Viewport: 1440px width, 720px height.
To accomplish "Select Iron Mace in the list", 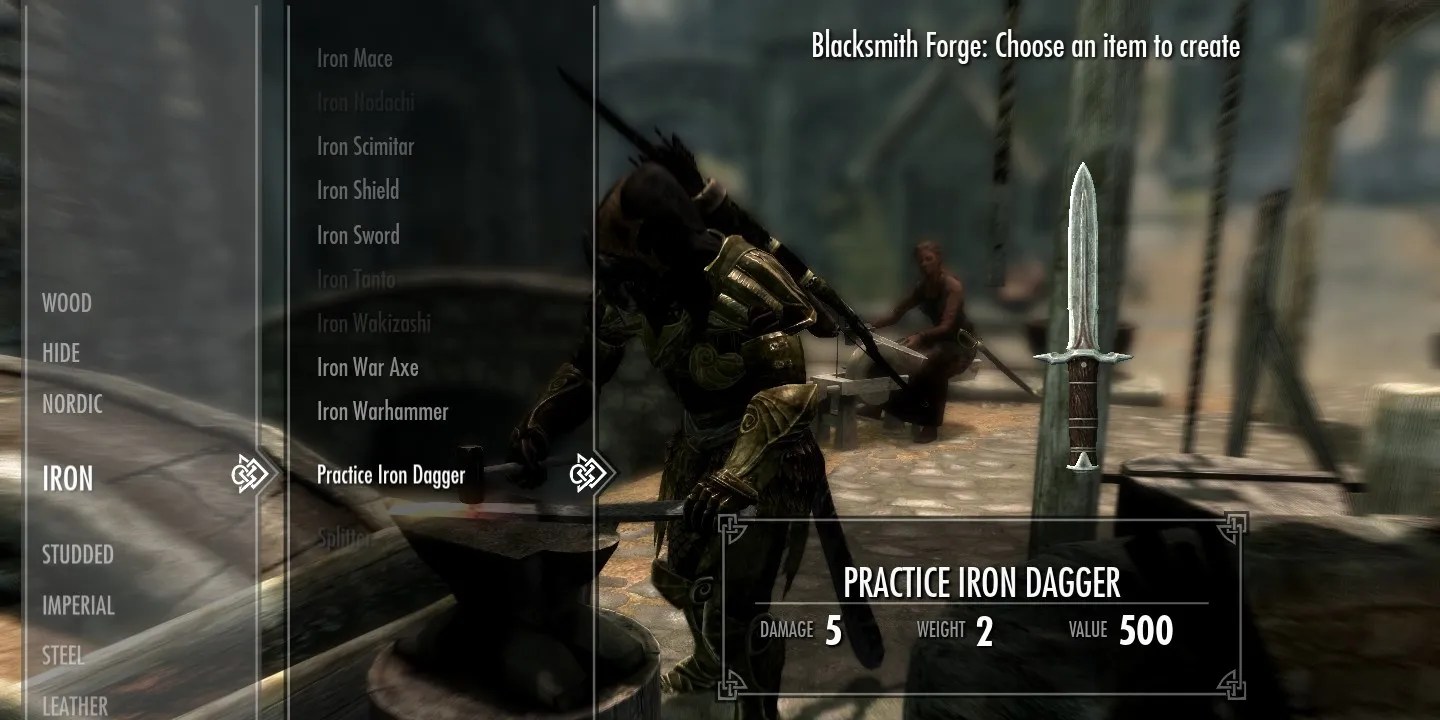I will [355, 59].
